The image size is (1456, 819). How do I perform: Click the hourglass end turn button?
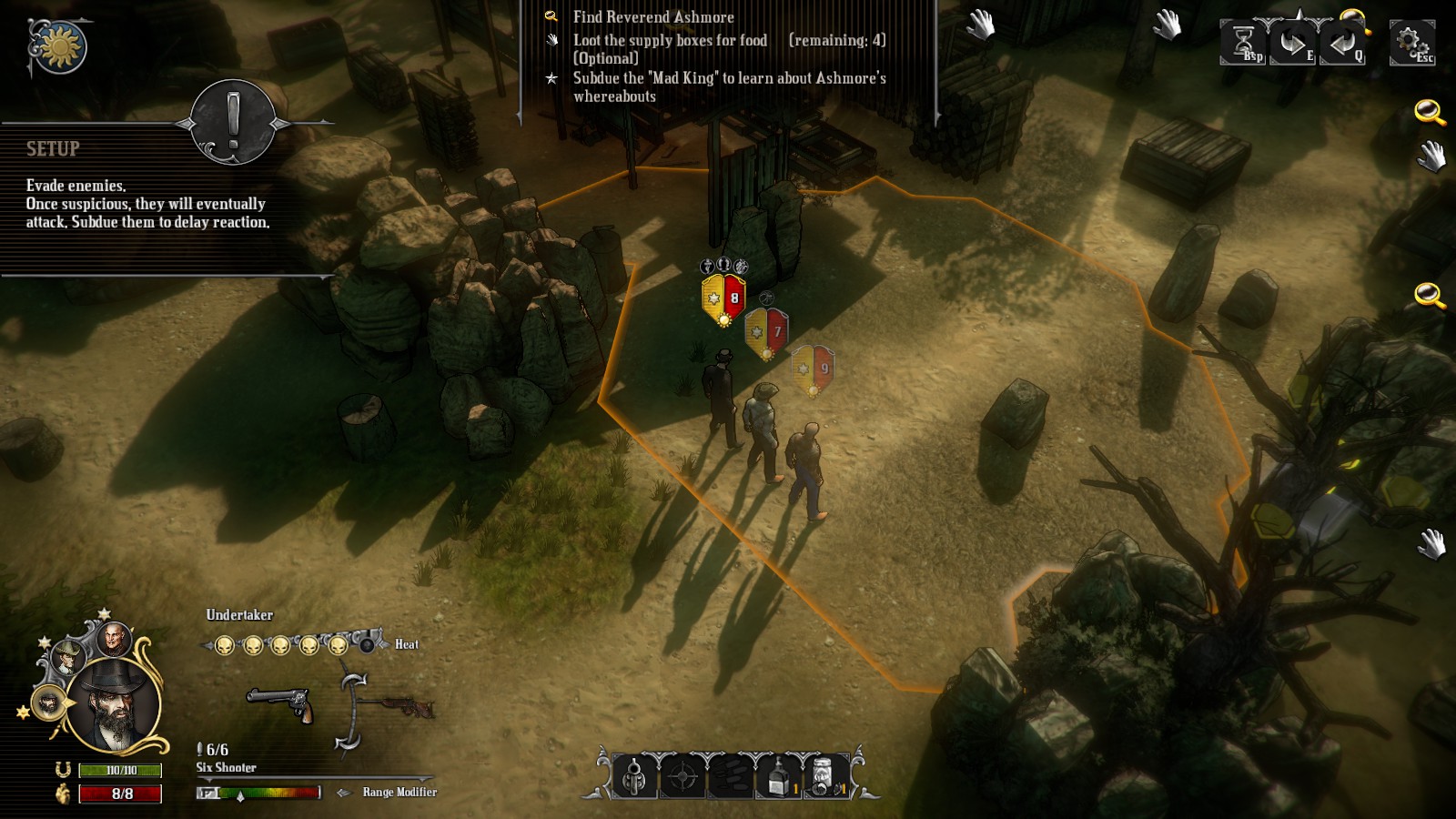[1243, 43]
